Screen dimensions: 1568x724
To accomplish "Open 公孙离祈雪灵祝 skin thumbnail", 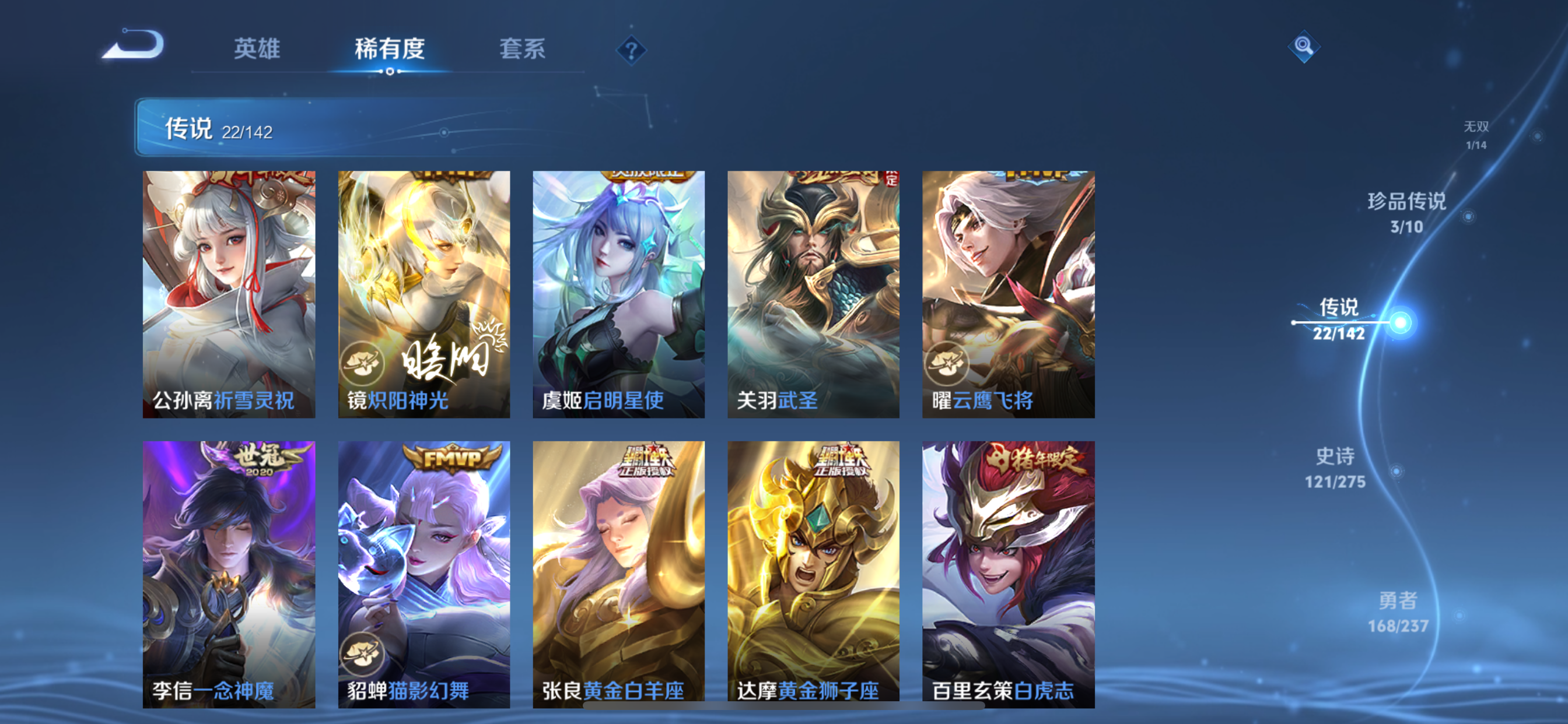I will tap(228, 295).
